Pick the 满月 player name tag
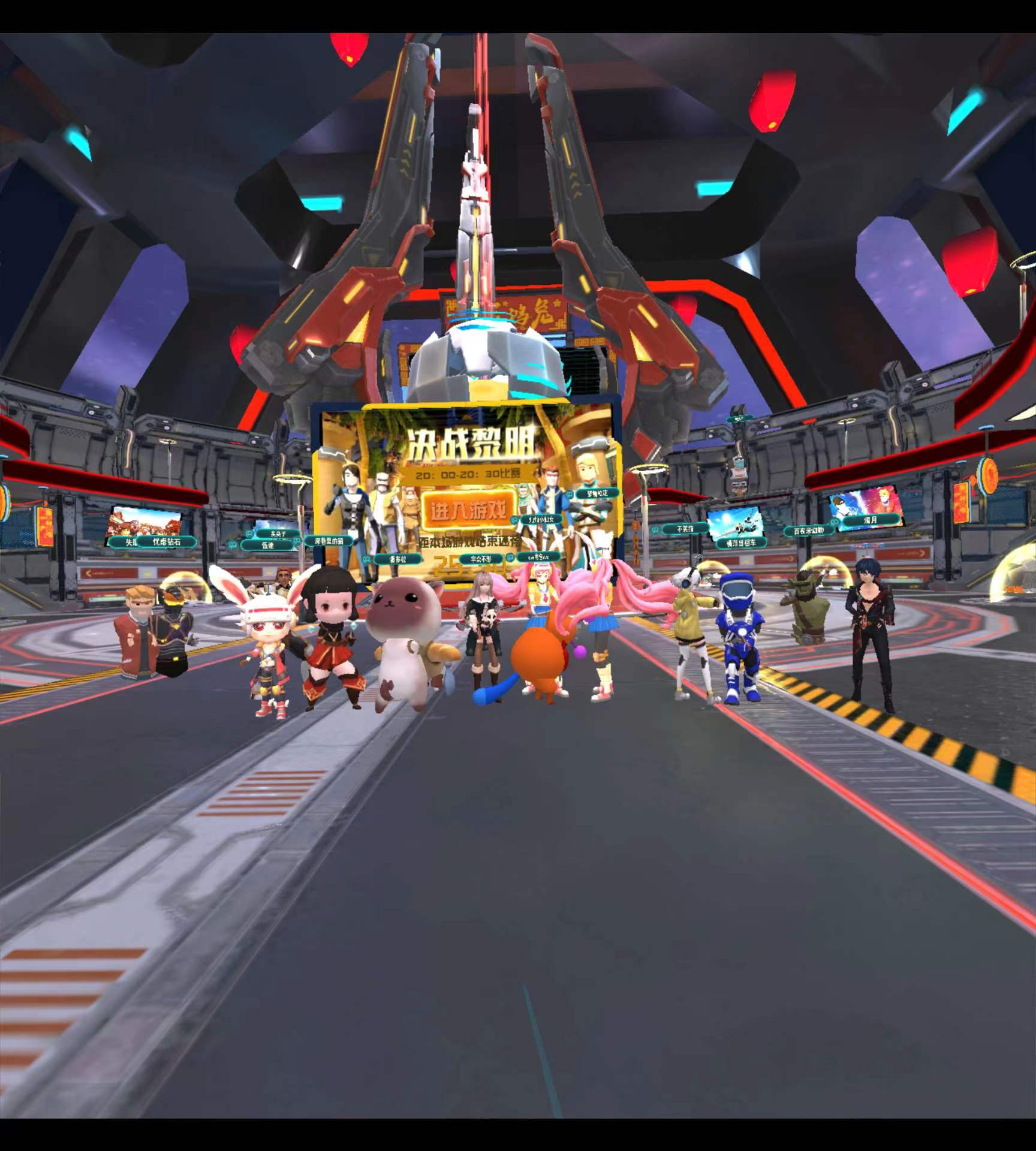1036x1151 pixels. [871, 520]
